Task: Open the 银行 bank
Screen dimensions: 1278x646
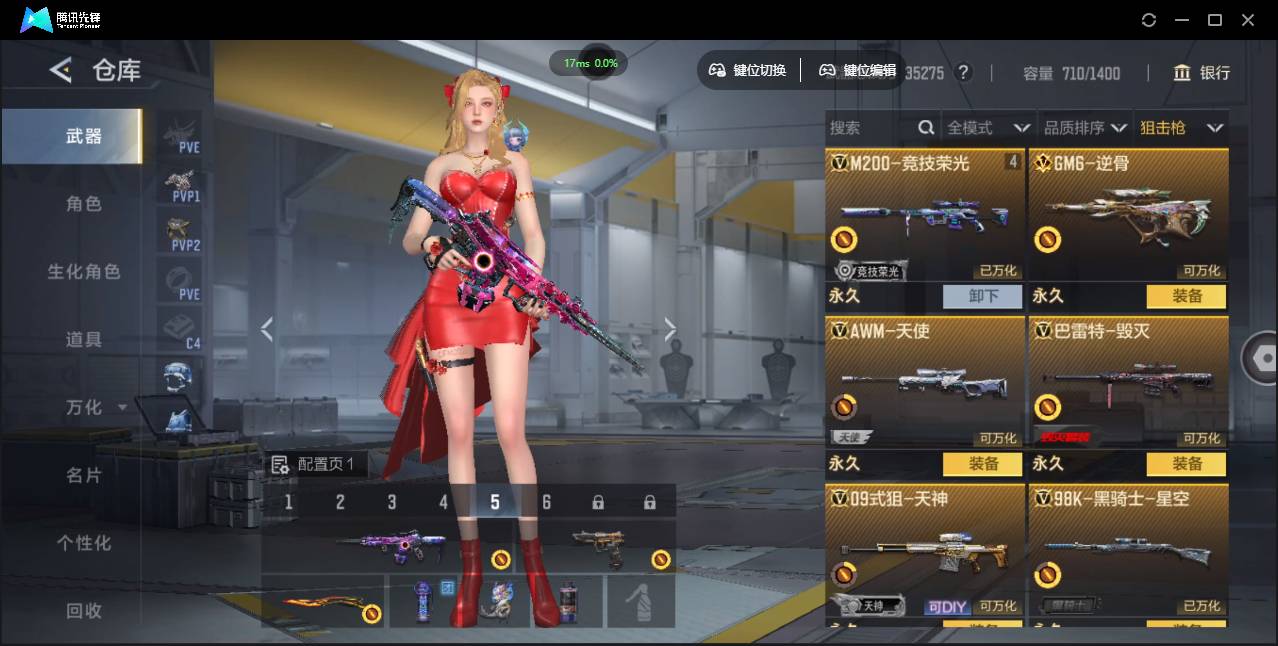Action: [1202, 73]
